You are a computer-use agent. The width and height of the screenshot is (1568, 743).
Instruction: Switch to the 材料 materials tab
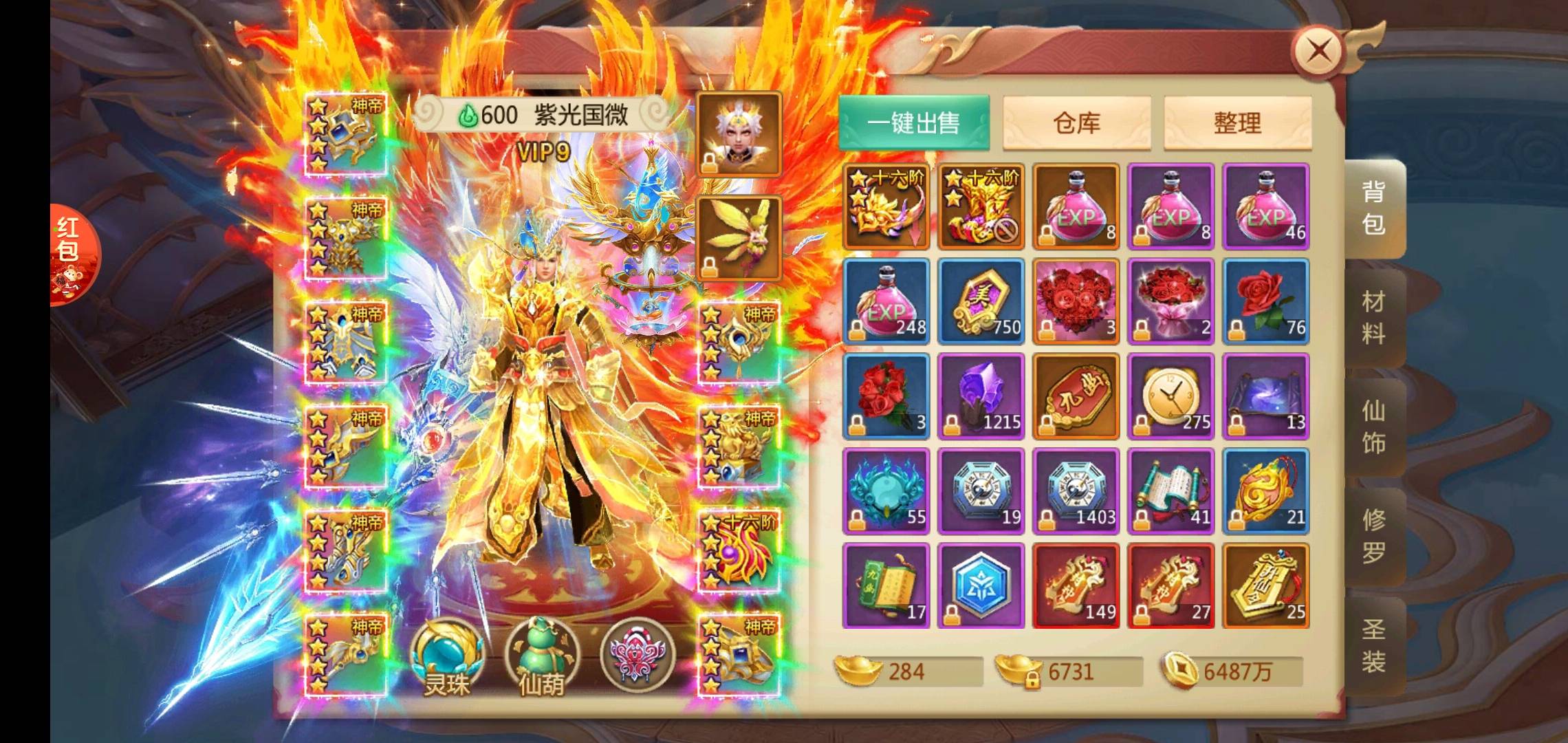click(1373, 318)
